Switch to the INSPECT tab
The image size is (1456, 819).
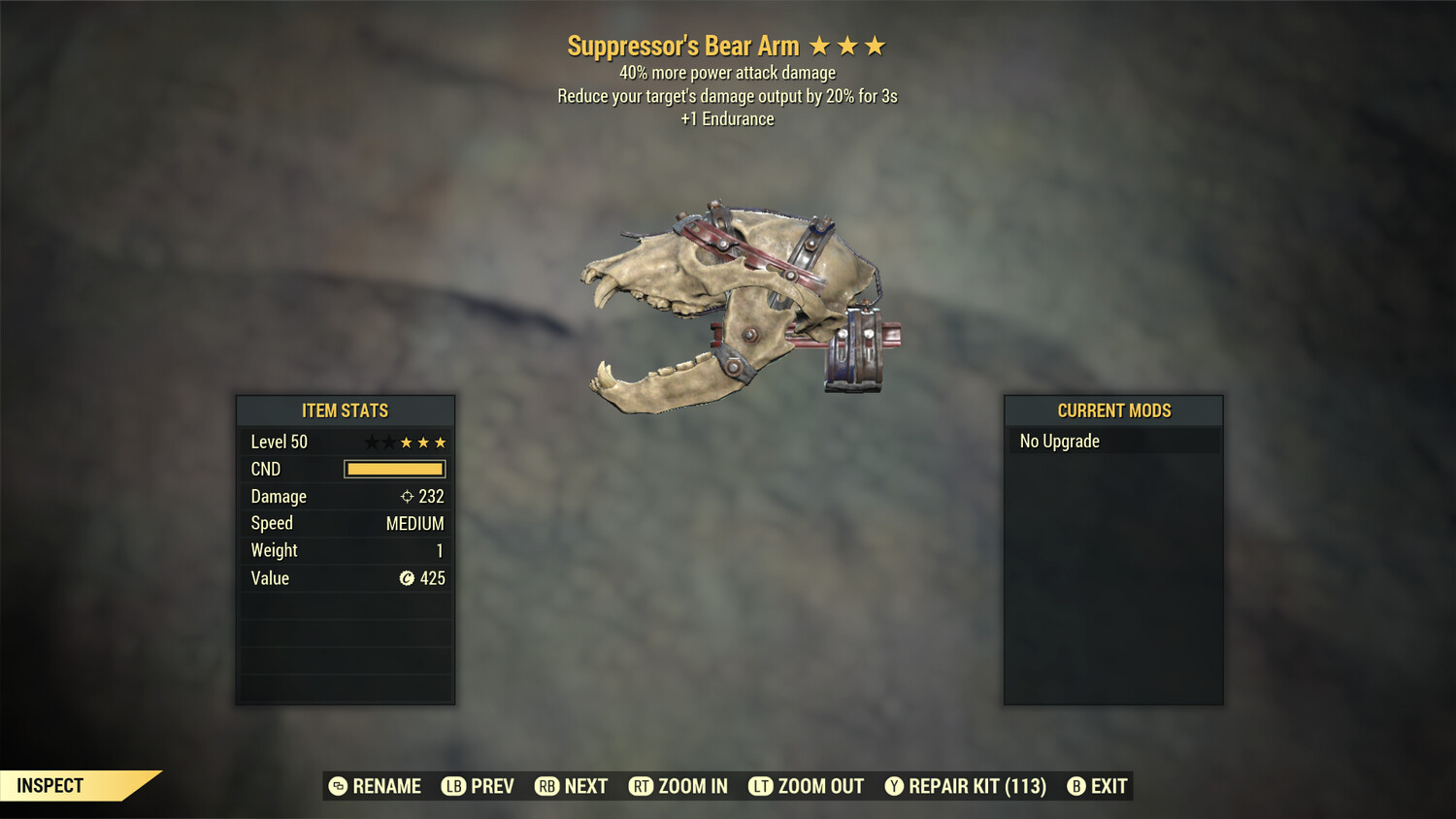coord(50,786)
